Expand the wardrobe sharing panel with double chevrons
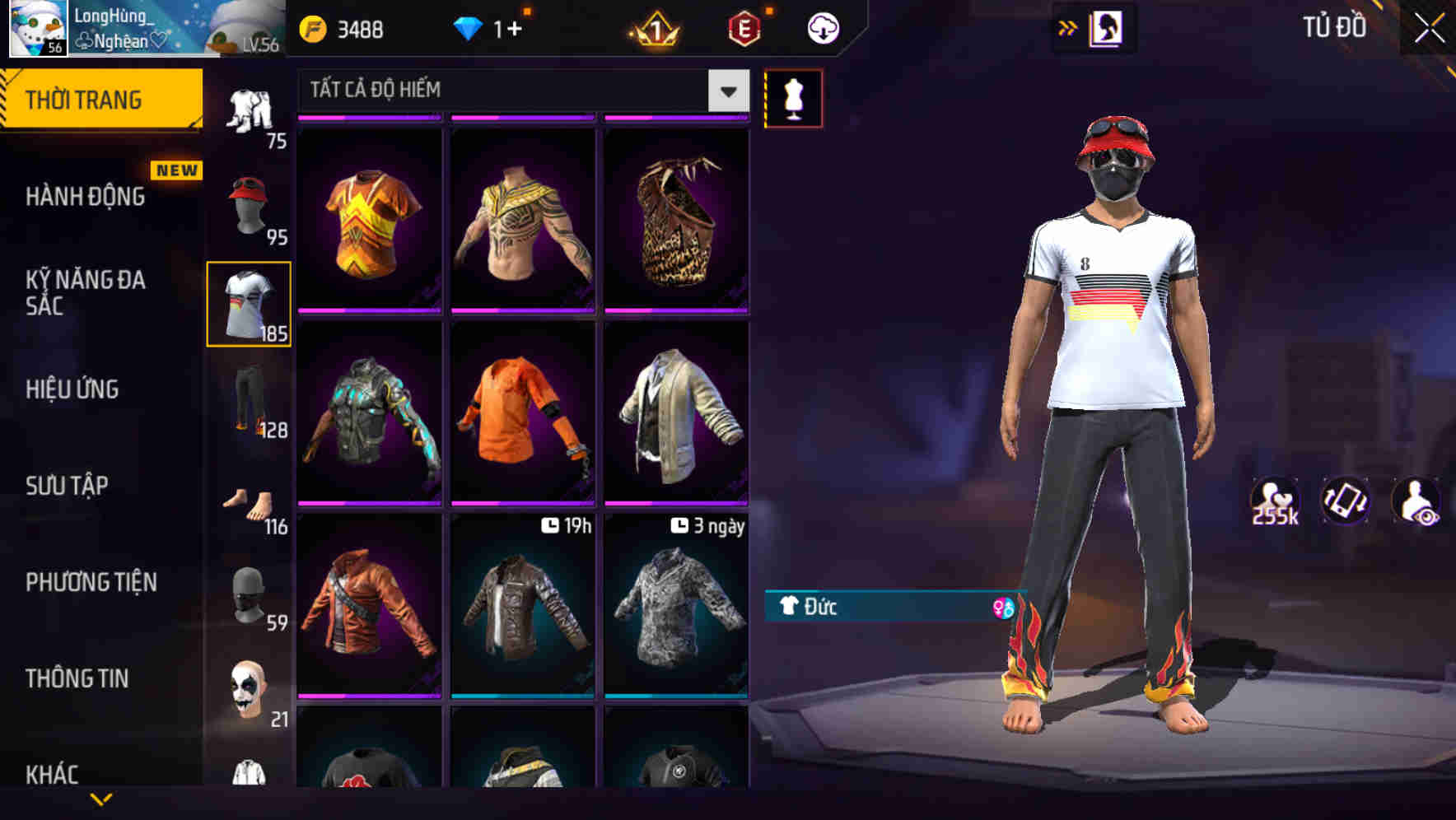 [x=1068, y=26]
